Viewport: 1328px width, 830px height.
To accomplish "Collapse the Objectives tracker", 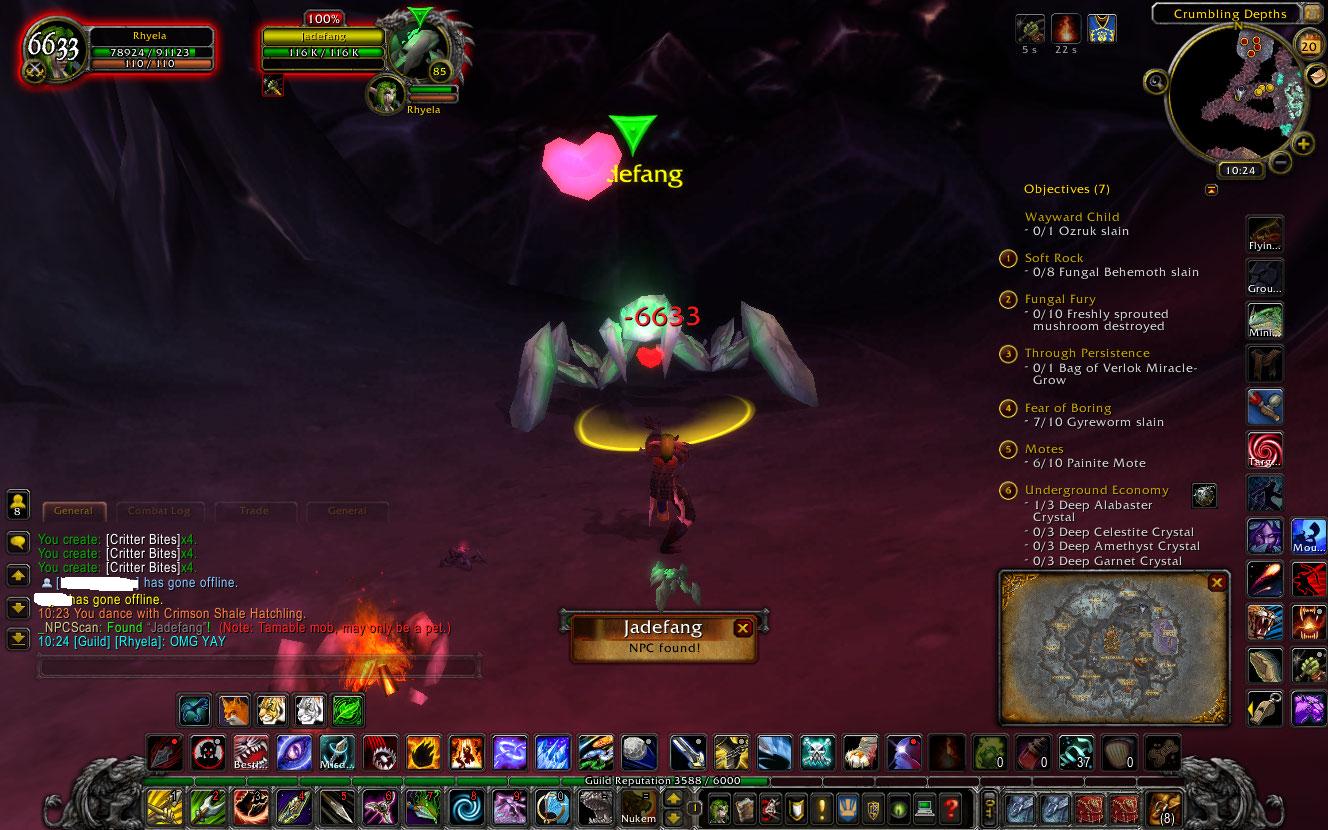I will [1212, 189].
